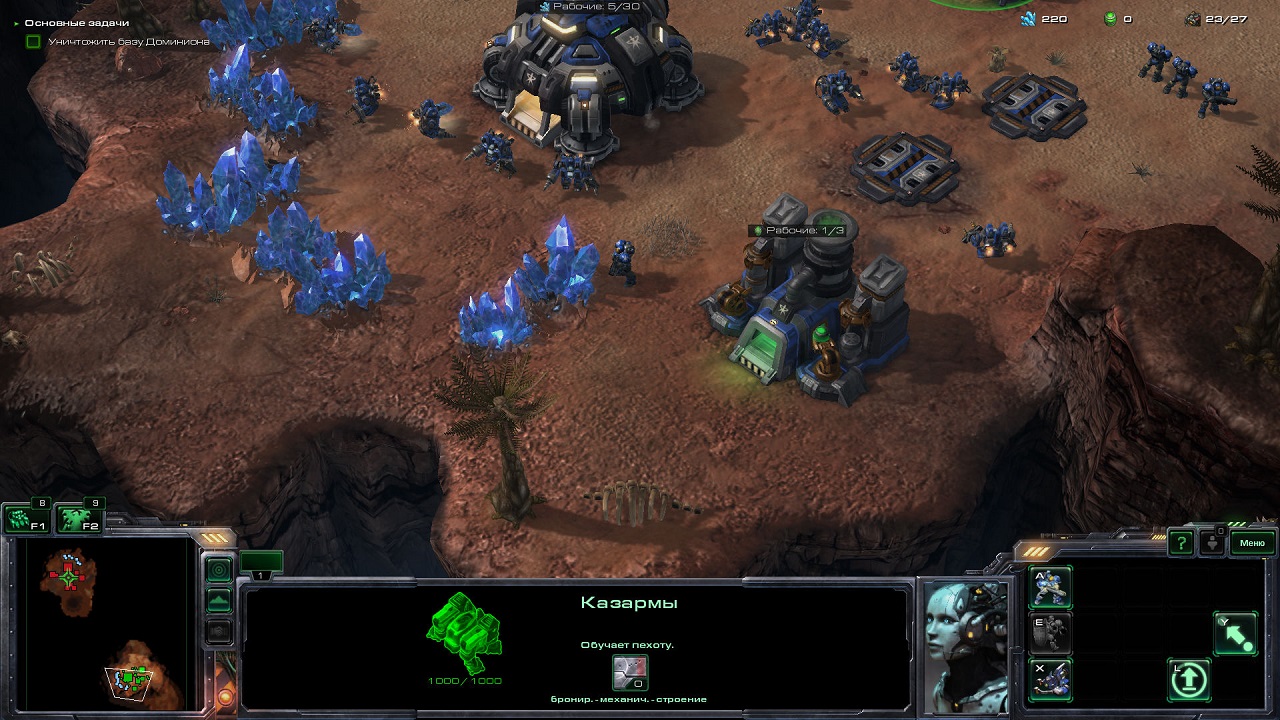Viewport: 1280px width, 720px height.
Task: Toggle minimap terrain display
Action: [218, 601]
